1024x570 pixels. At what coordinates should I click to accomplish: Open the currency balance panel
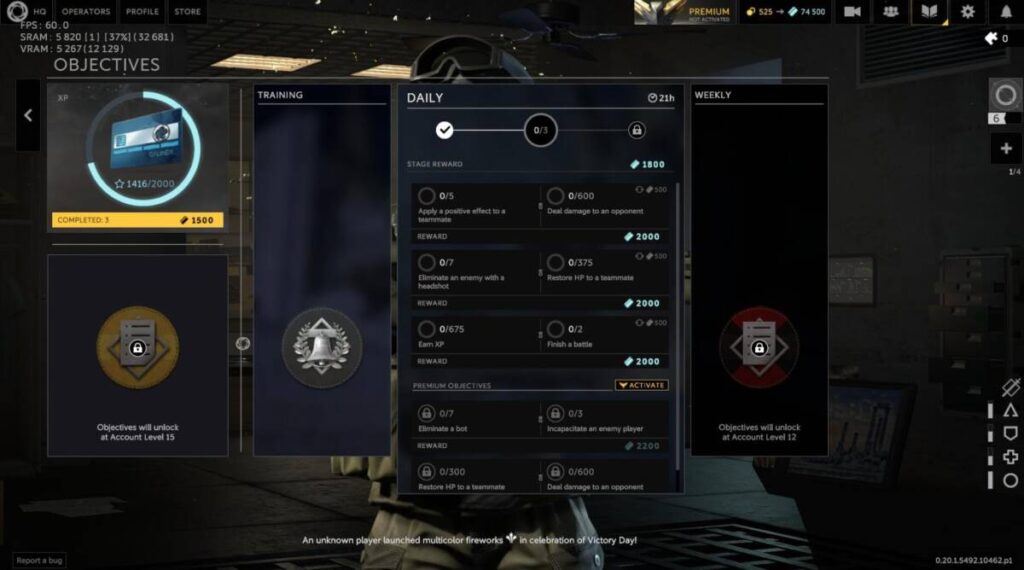(x=785, y=12)
